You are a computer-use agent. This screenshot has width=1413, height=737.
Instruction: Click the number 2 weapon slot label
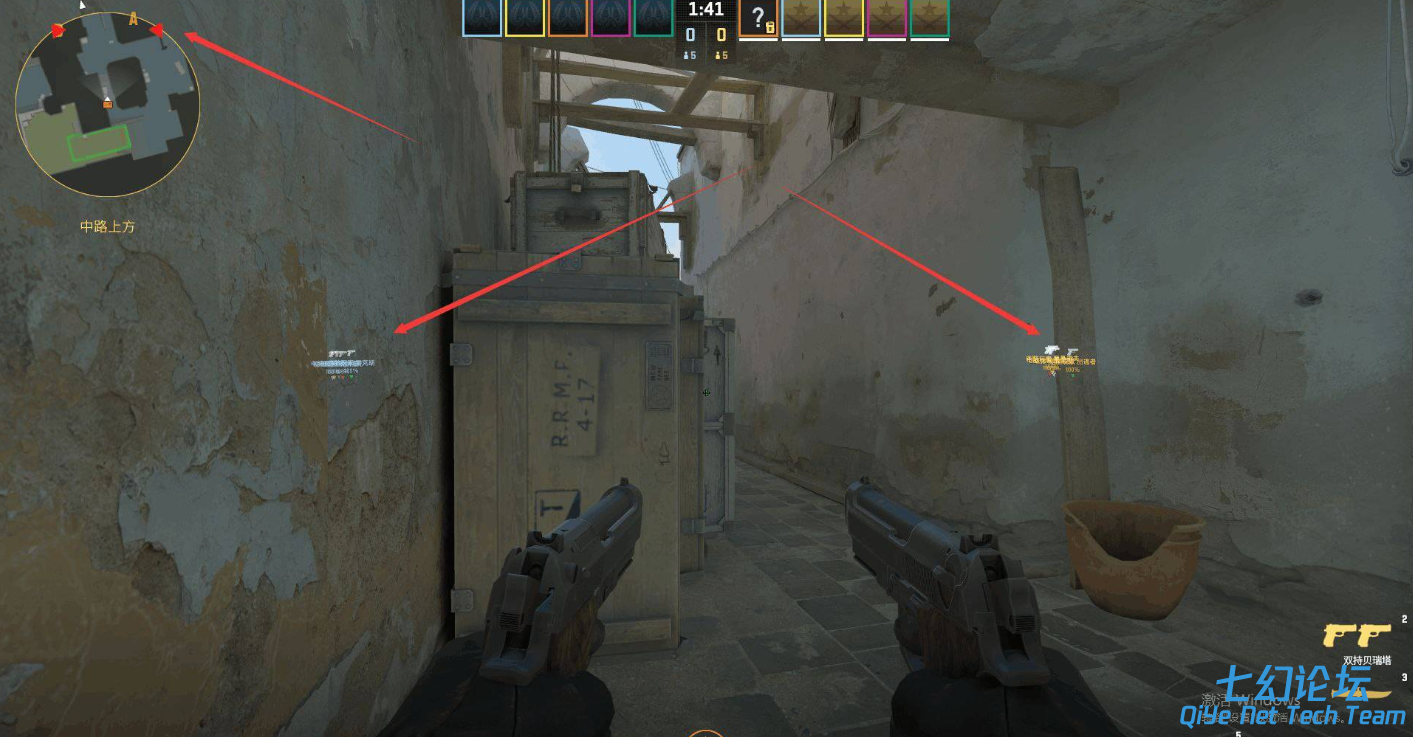coord(1403,618)
